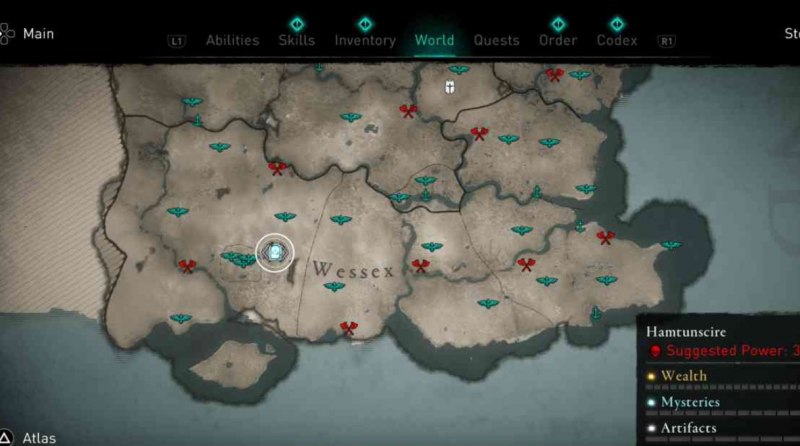
Task: Switch to the Order tab
Action: pyautogui.click(x=558, y=40)
